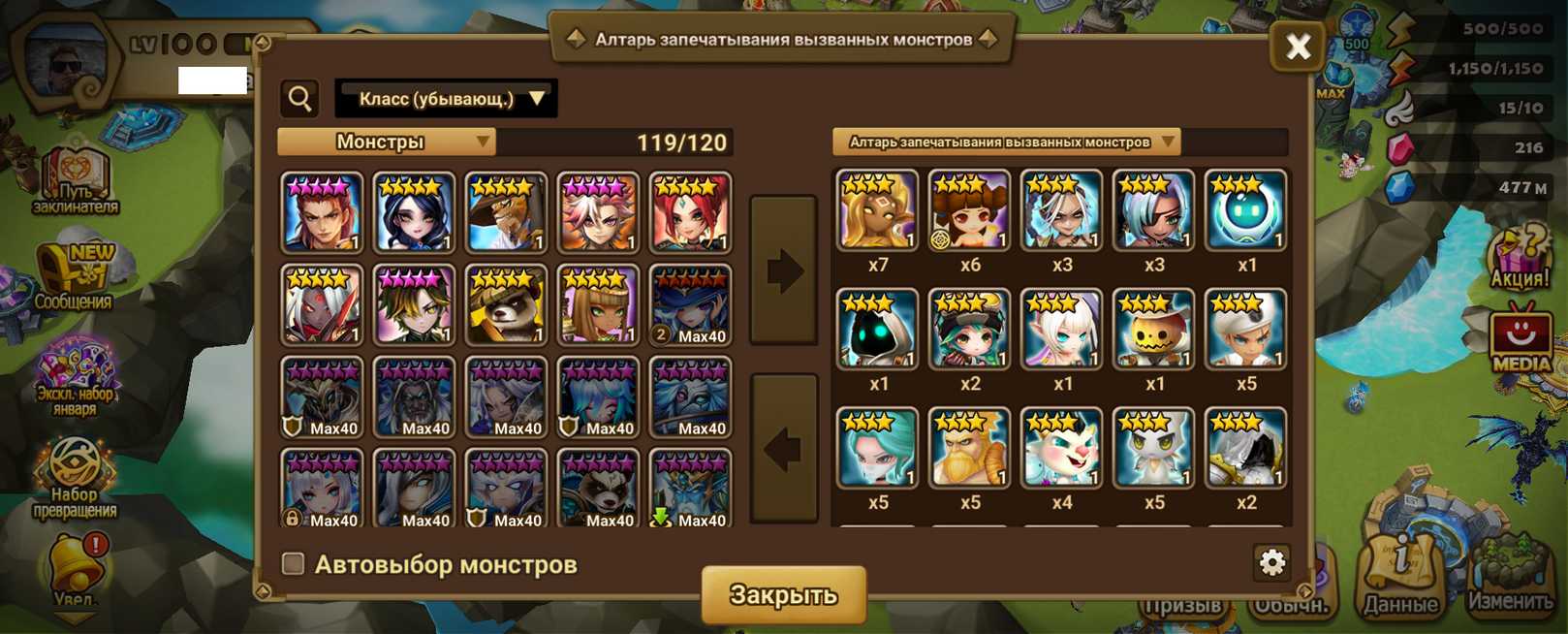
Task: Choose the pumpkin-head monster in the altar
Action: pyautogui.click(x=1153, y=330)
